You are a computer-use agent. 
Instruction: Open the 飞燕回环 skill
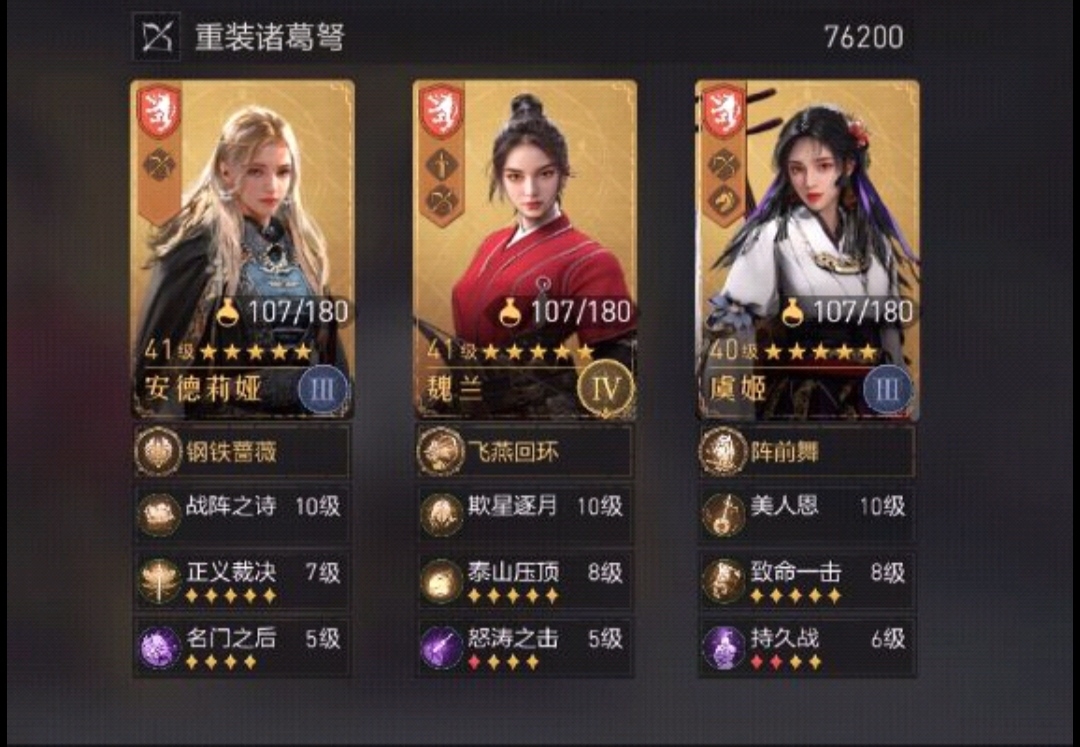click(524, 451)
